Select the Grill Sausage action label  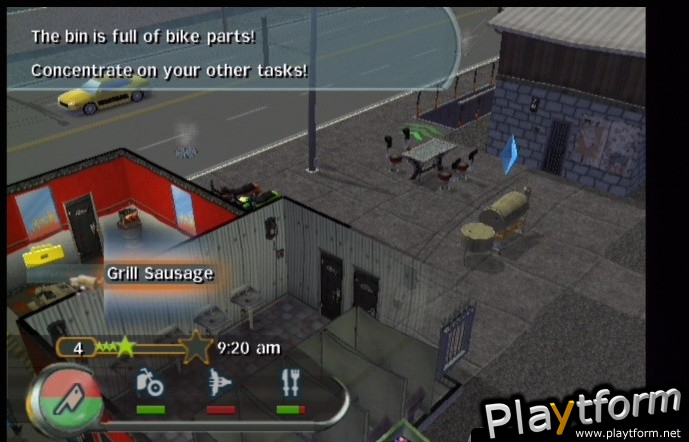point(160,273)
